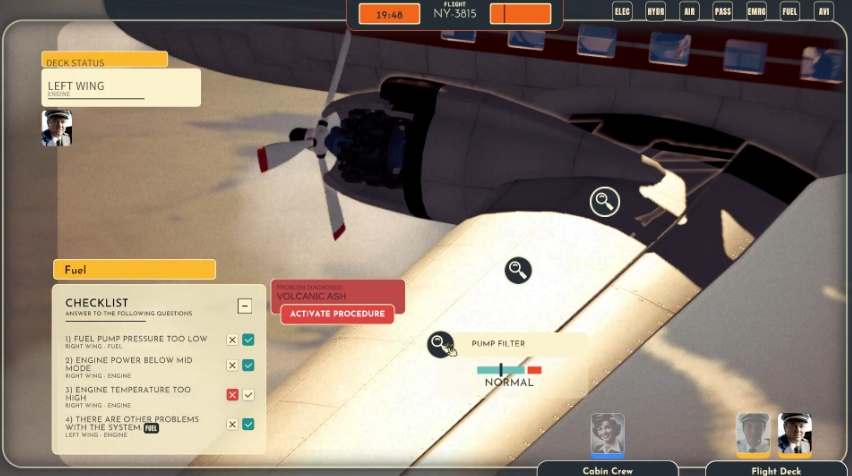The image size is (852, 476).
Task: Activate the Volcanic Ash procedure
Action: pos(337,314)
